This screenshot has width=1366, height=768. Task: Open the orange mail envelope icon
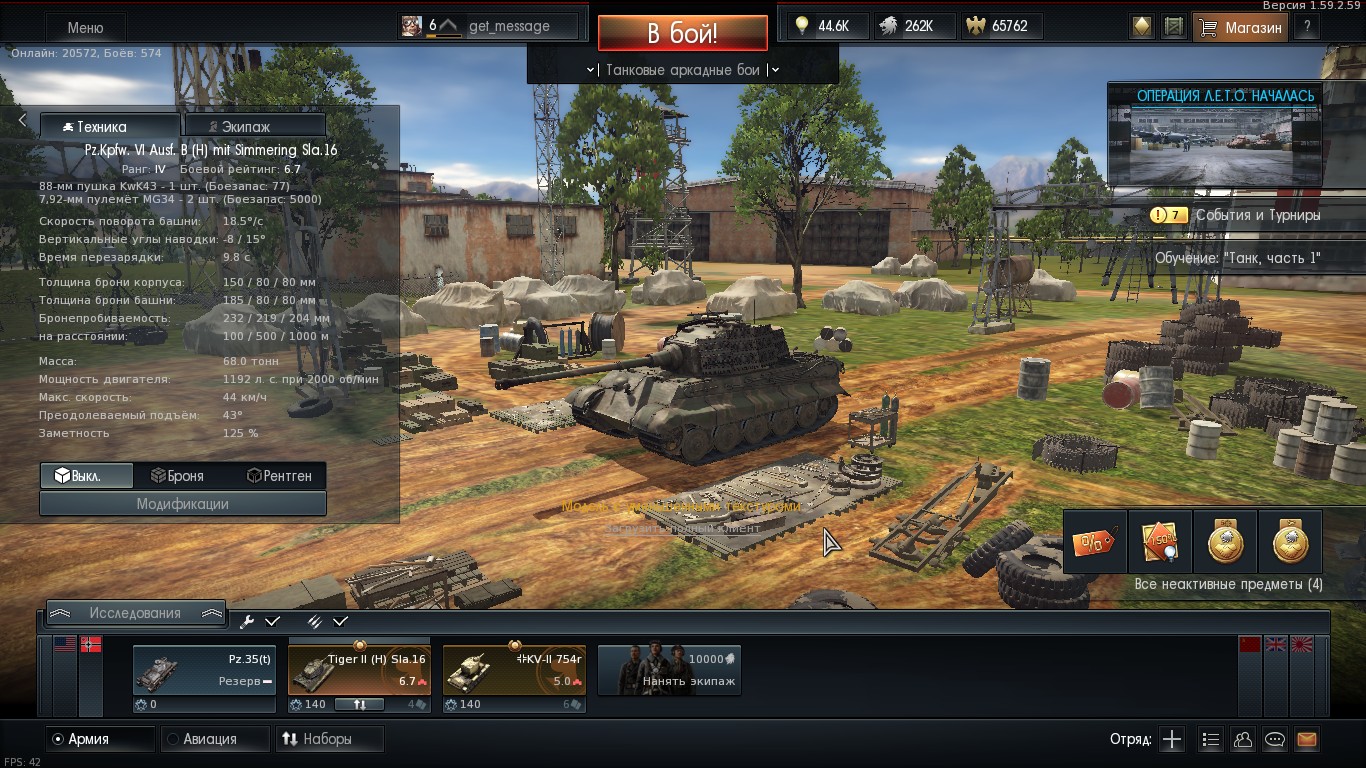(x=1307, y=740)
